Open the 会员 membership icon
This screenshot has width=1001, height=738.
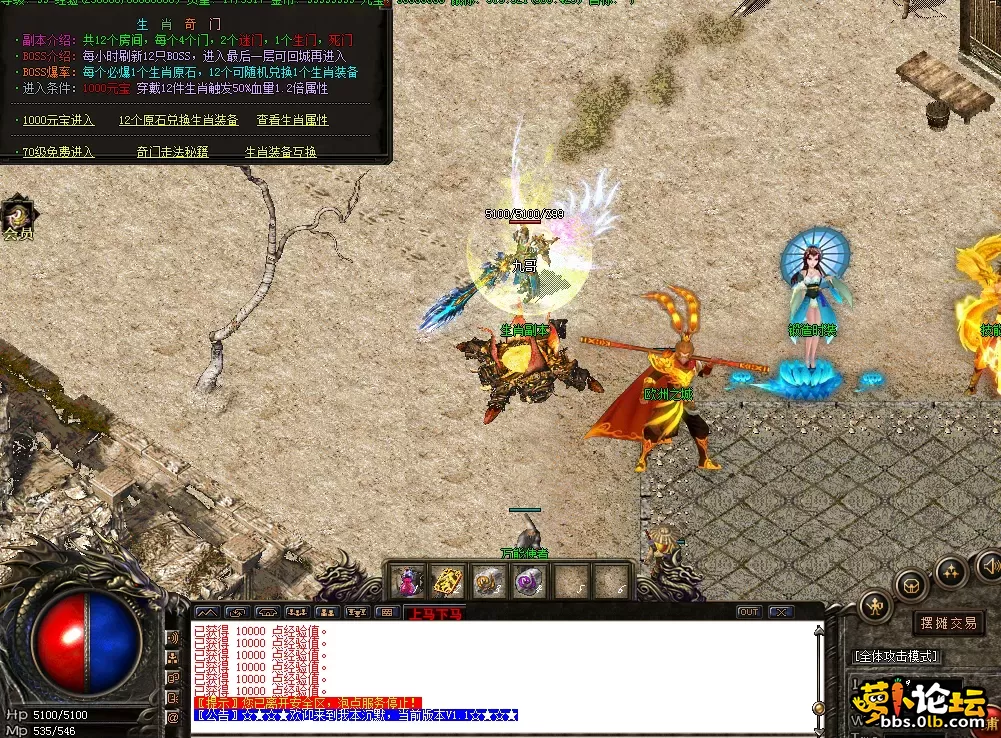pos(18,219)
